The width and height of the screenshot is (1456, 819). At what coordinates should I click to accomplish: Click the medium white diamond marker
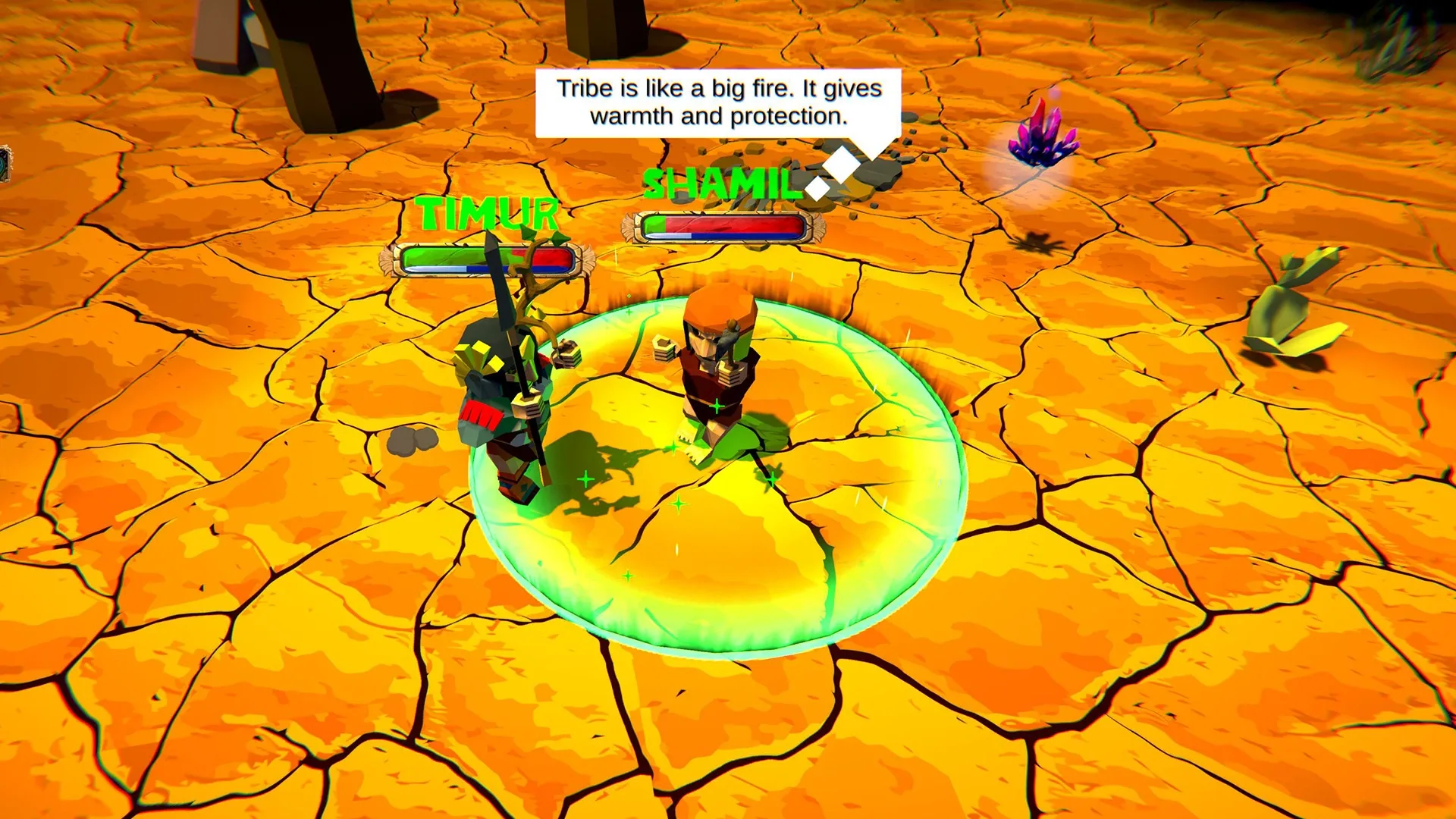(841, 165)
